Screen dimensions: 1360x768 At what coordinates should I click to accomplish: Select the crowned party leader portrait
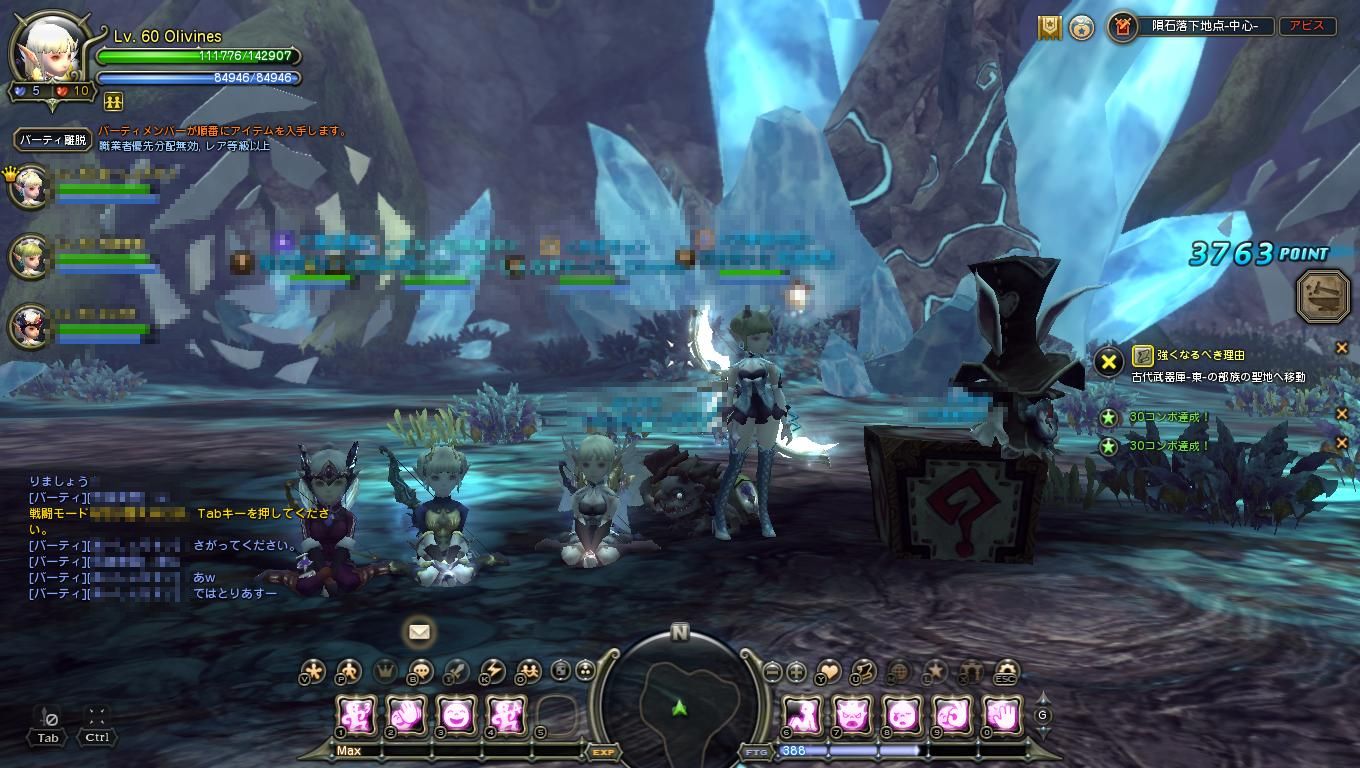click(30, 187)
